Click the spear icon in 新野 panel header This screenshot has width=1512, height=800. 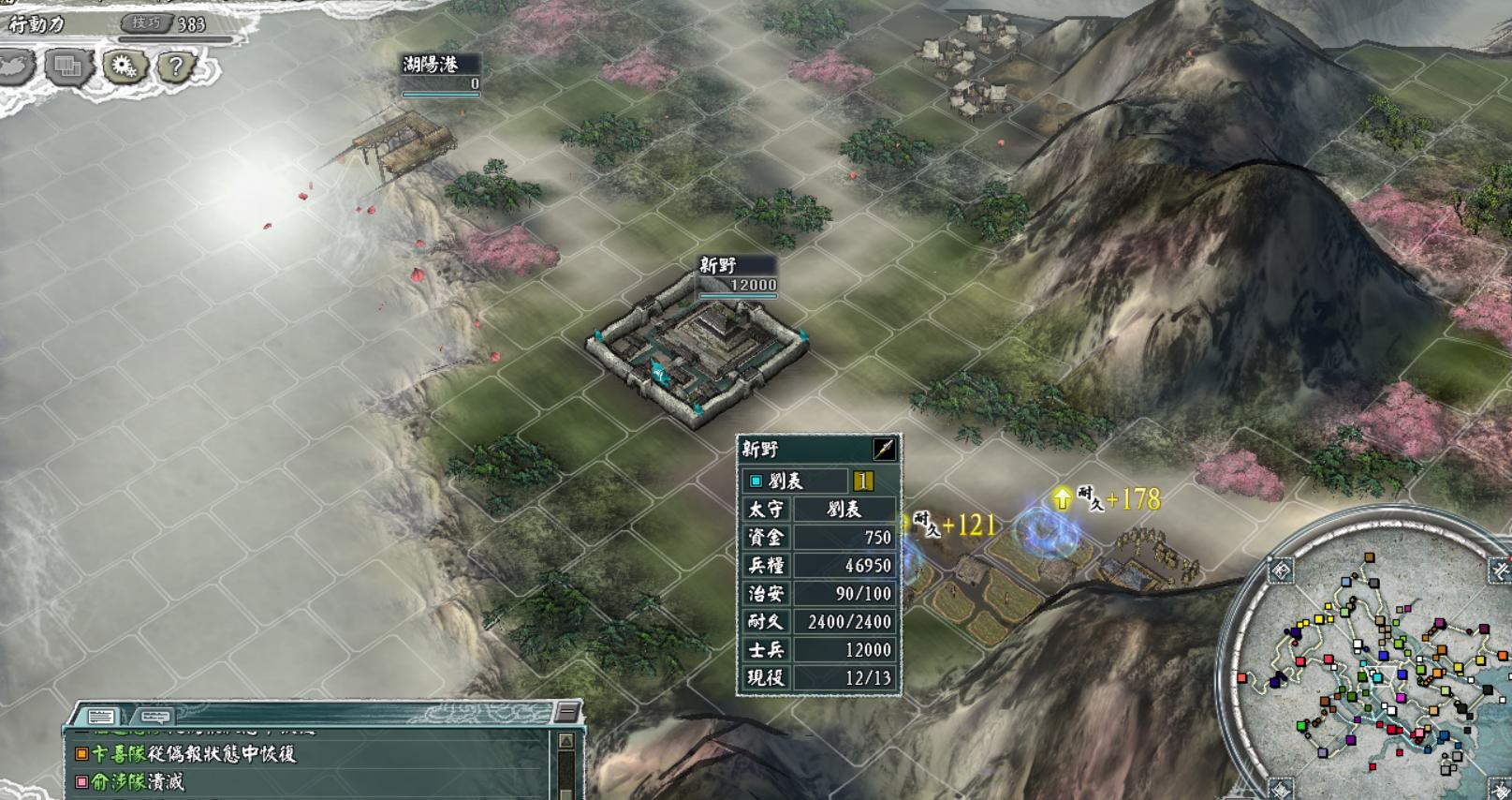click(x=883, y=450)
